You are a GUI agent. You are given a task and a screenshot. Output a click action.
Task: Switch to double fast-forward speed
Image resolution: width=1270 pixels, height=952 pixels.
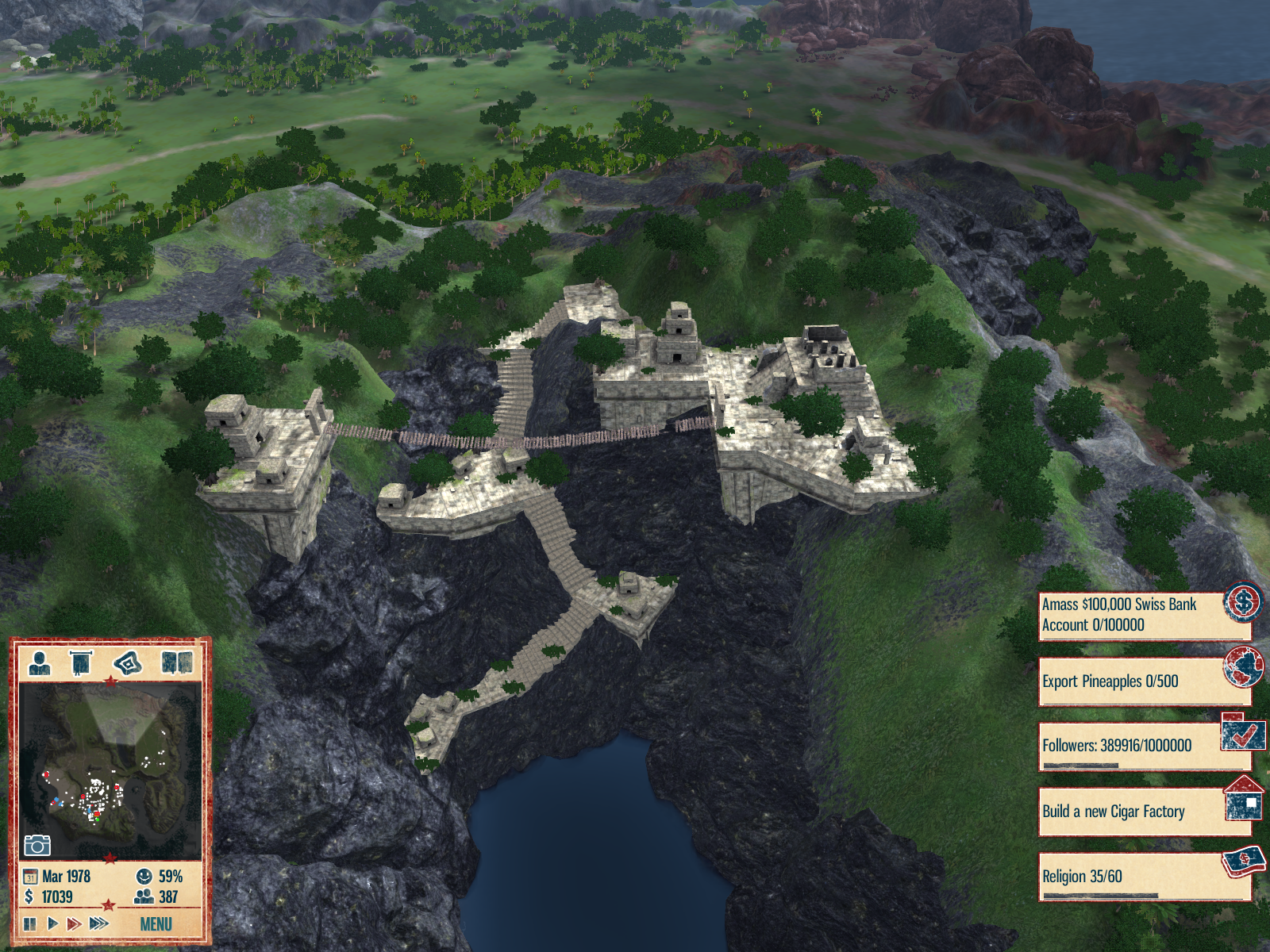click(x=74, y=923)
